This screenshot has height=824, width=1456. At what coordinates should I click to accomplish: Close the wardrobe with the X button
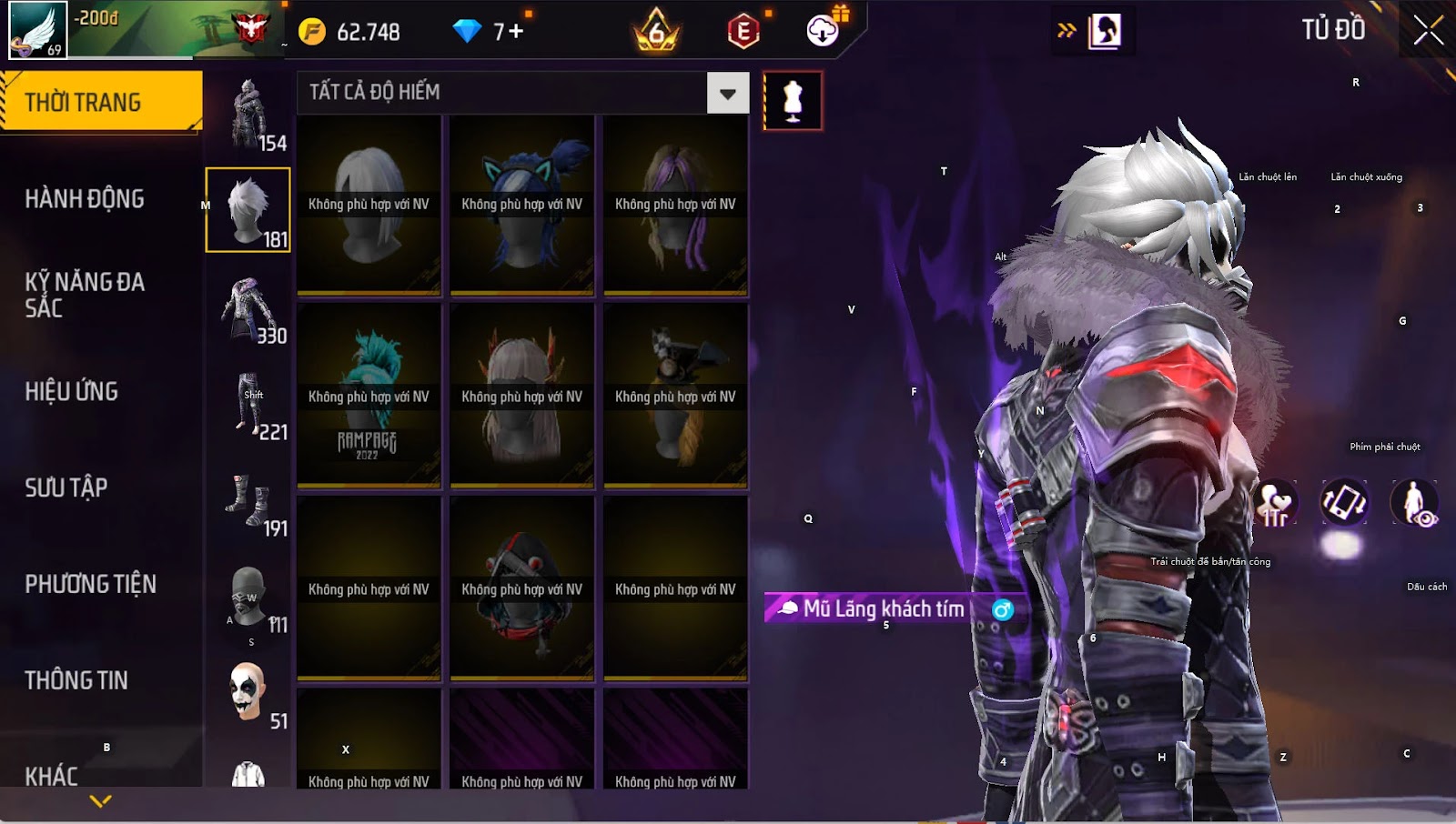(1428, 30)
